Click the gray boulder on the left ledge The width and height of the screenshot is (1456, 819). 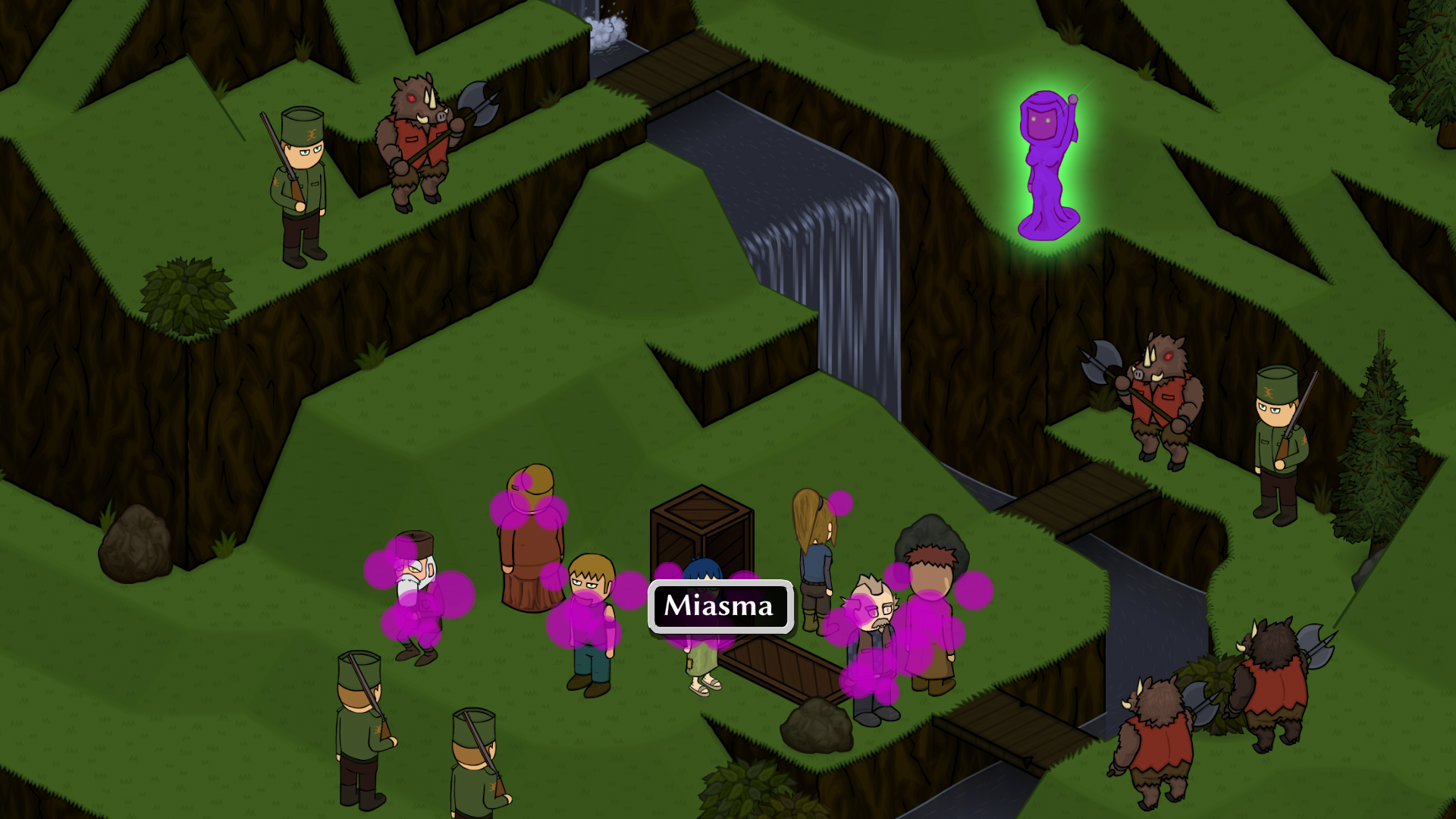136,538
